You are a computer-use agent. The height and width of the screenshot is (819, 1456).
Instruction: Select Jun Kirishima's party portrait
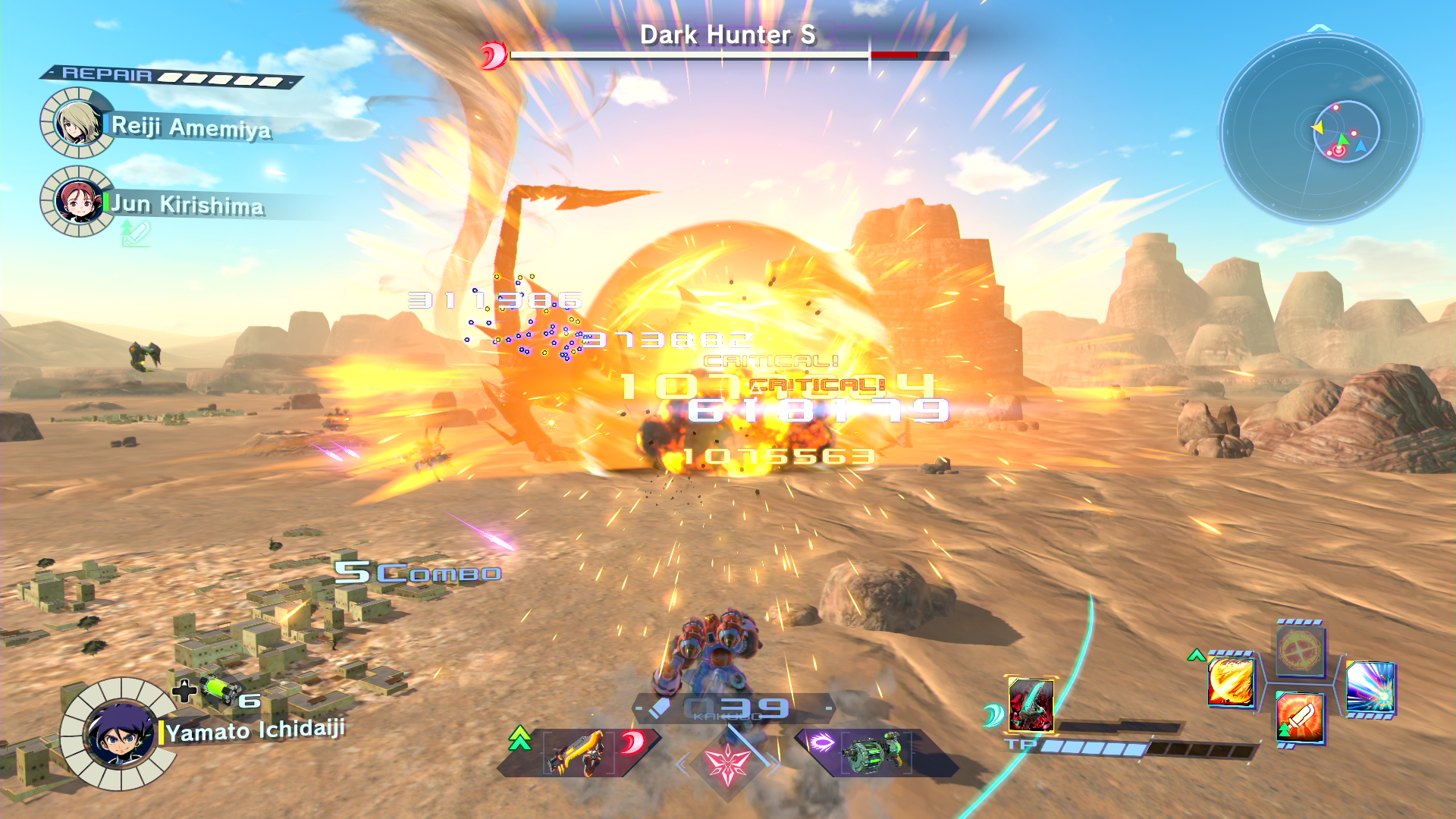77,202
